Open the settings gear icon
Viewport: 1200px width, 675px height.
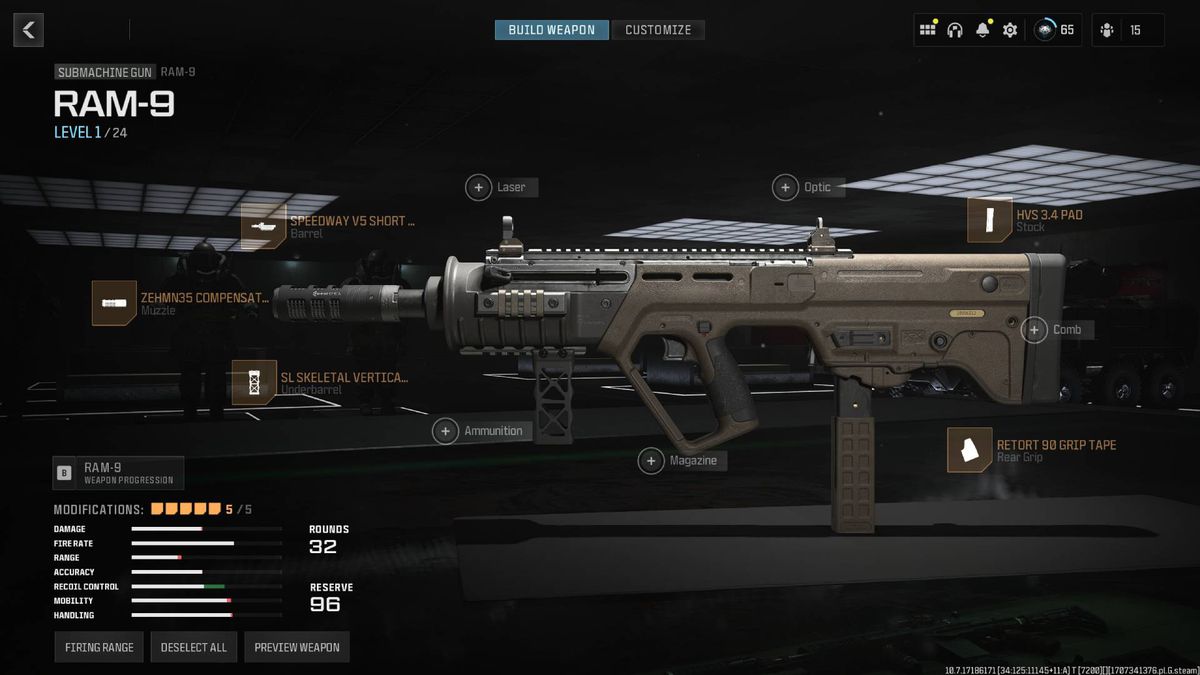click(x=1010, y=30)
